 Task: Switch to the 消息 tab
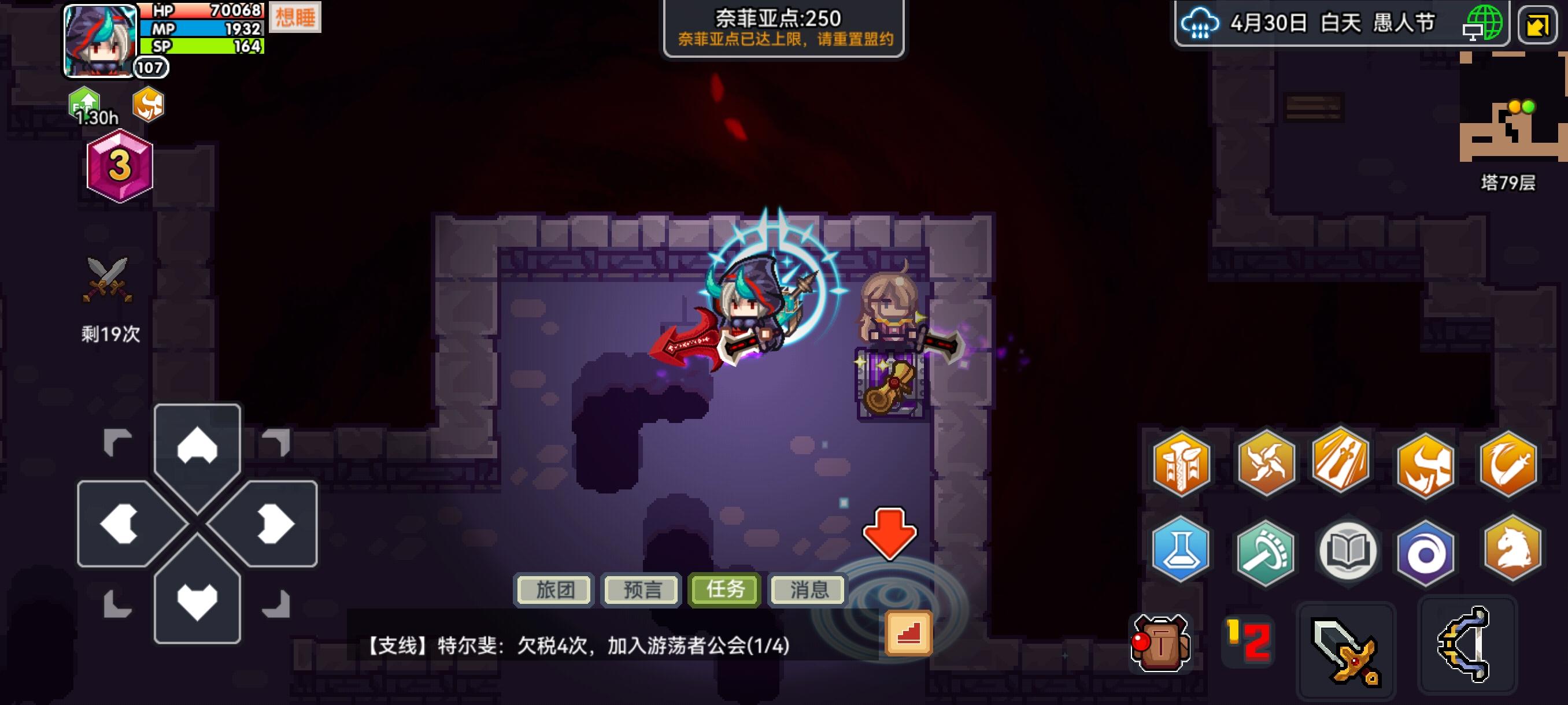808,589
